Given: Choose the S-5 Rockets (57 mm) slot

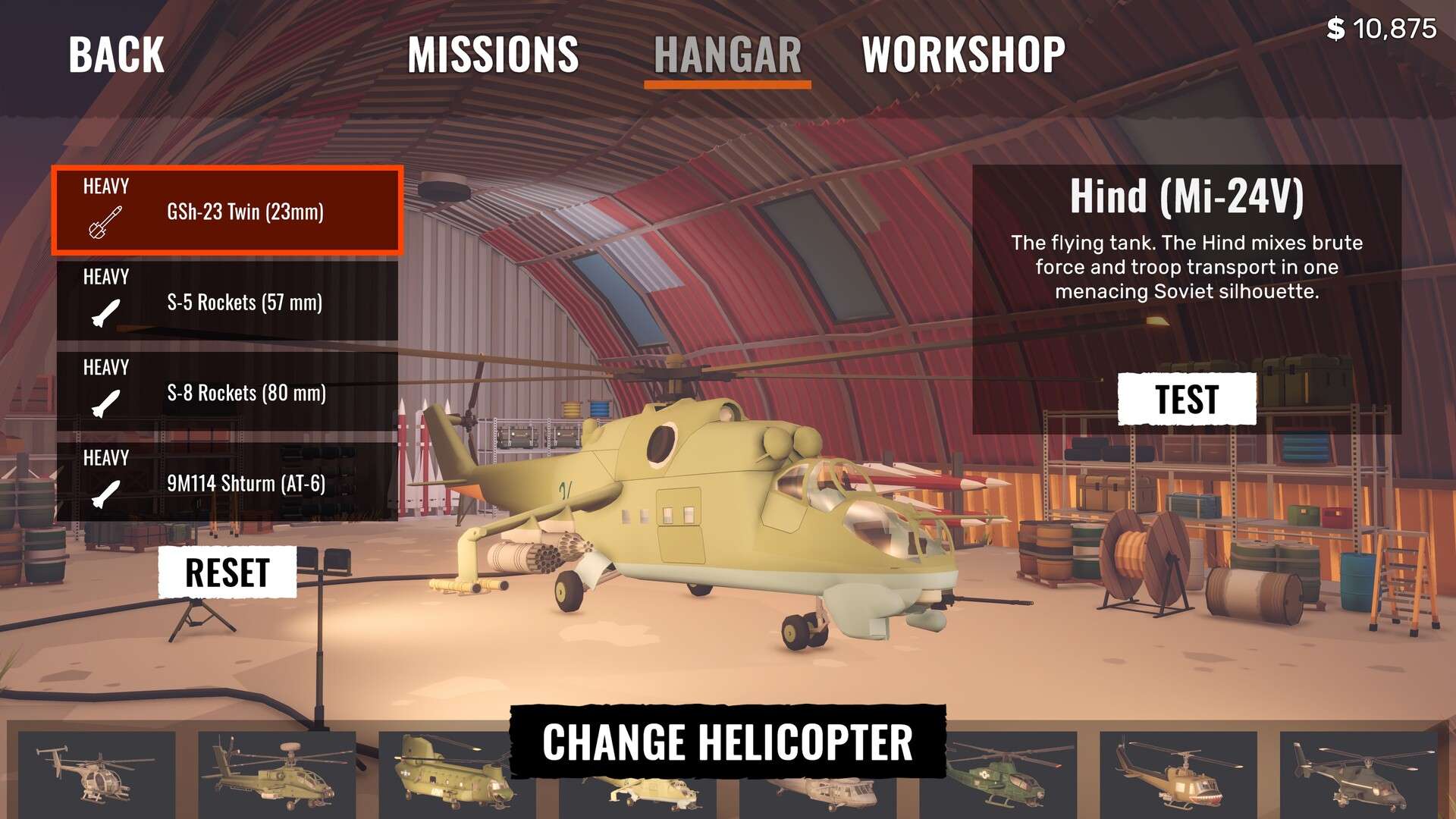Looking at the screenshot, I should [227, 302].
